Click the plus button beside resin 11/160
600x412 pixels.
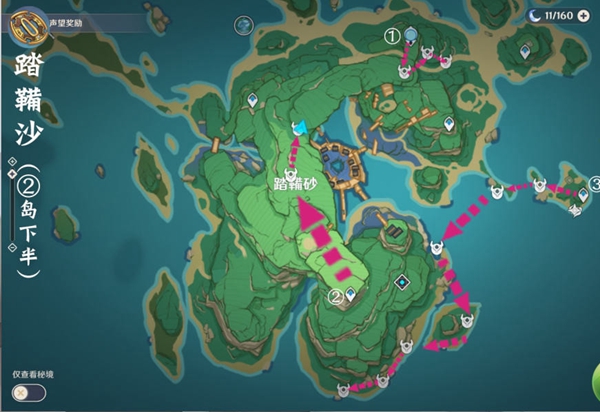tap(583, 16)
